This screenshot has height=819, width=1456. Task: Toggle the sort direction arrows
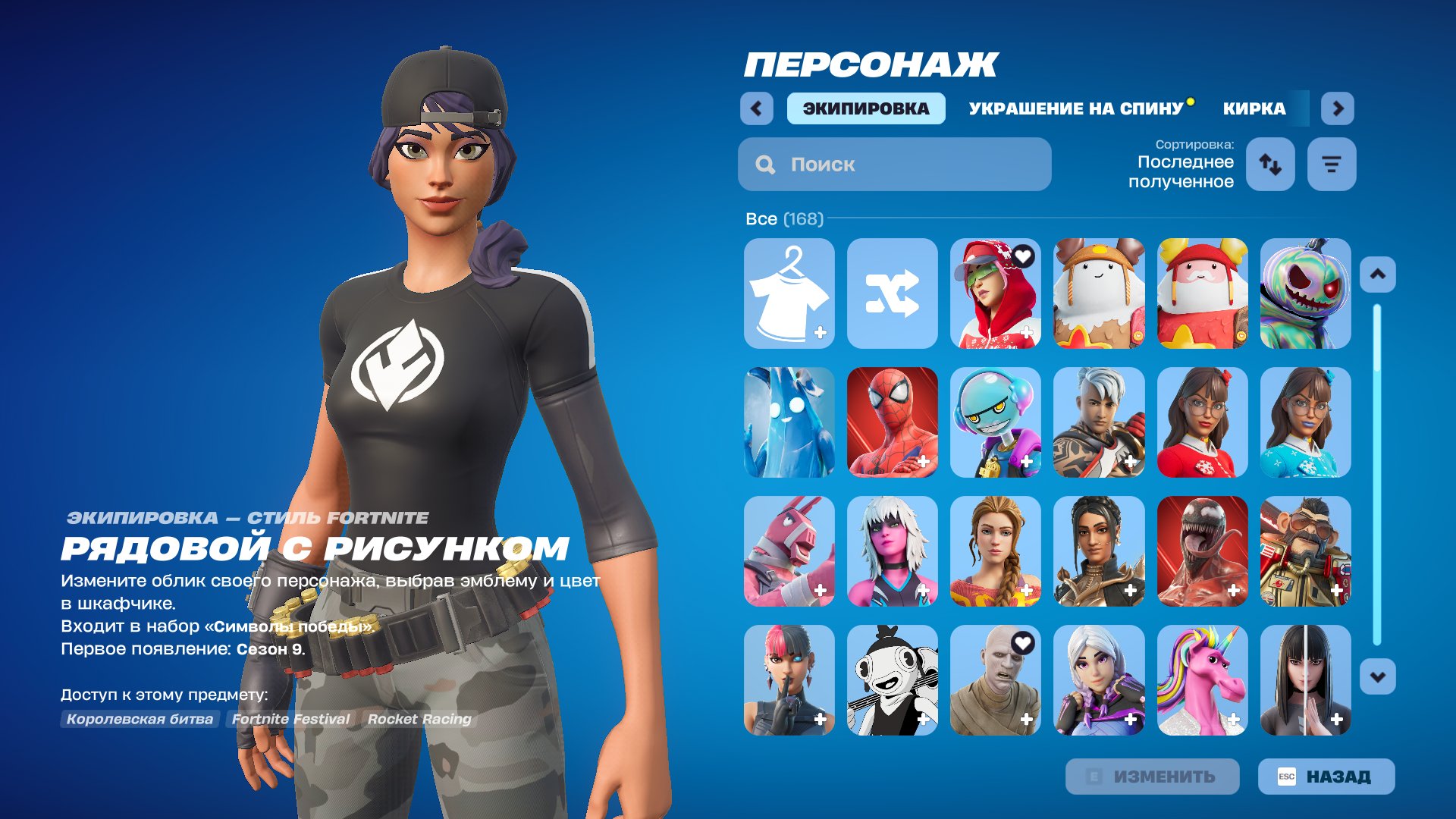coord(1271,164)
